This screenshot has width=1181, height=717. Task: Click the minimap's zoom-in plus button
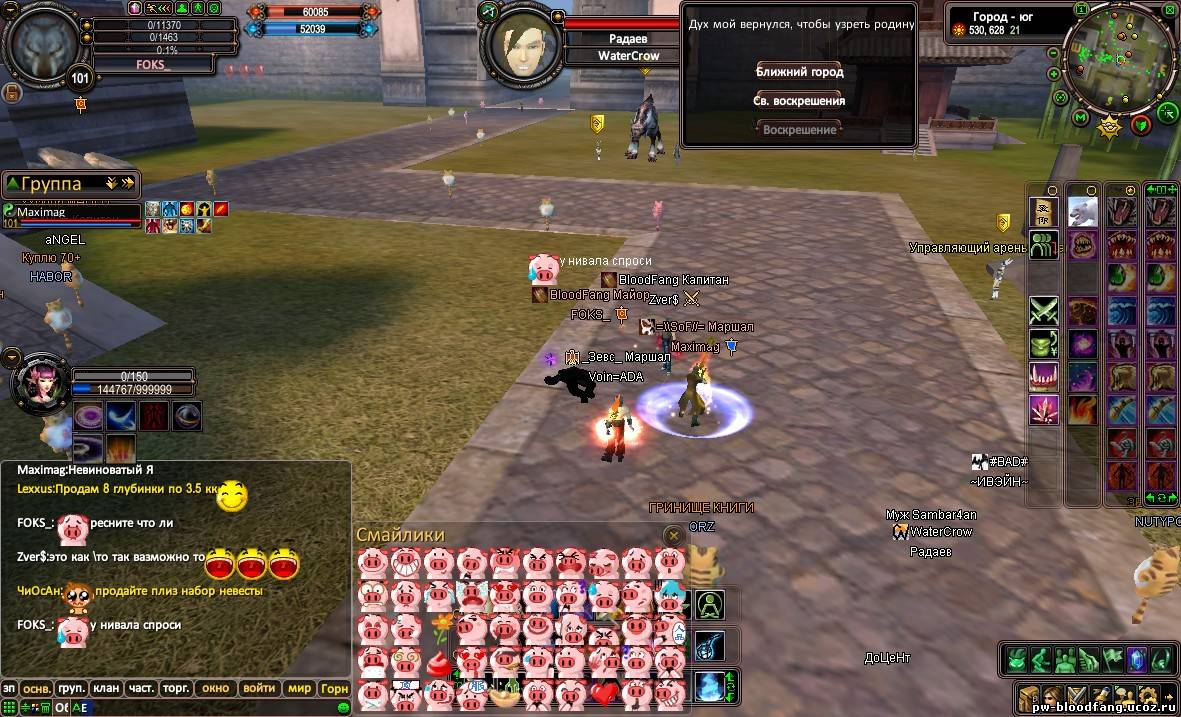tap(1053, 73)
